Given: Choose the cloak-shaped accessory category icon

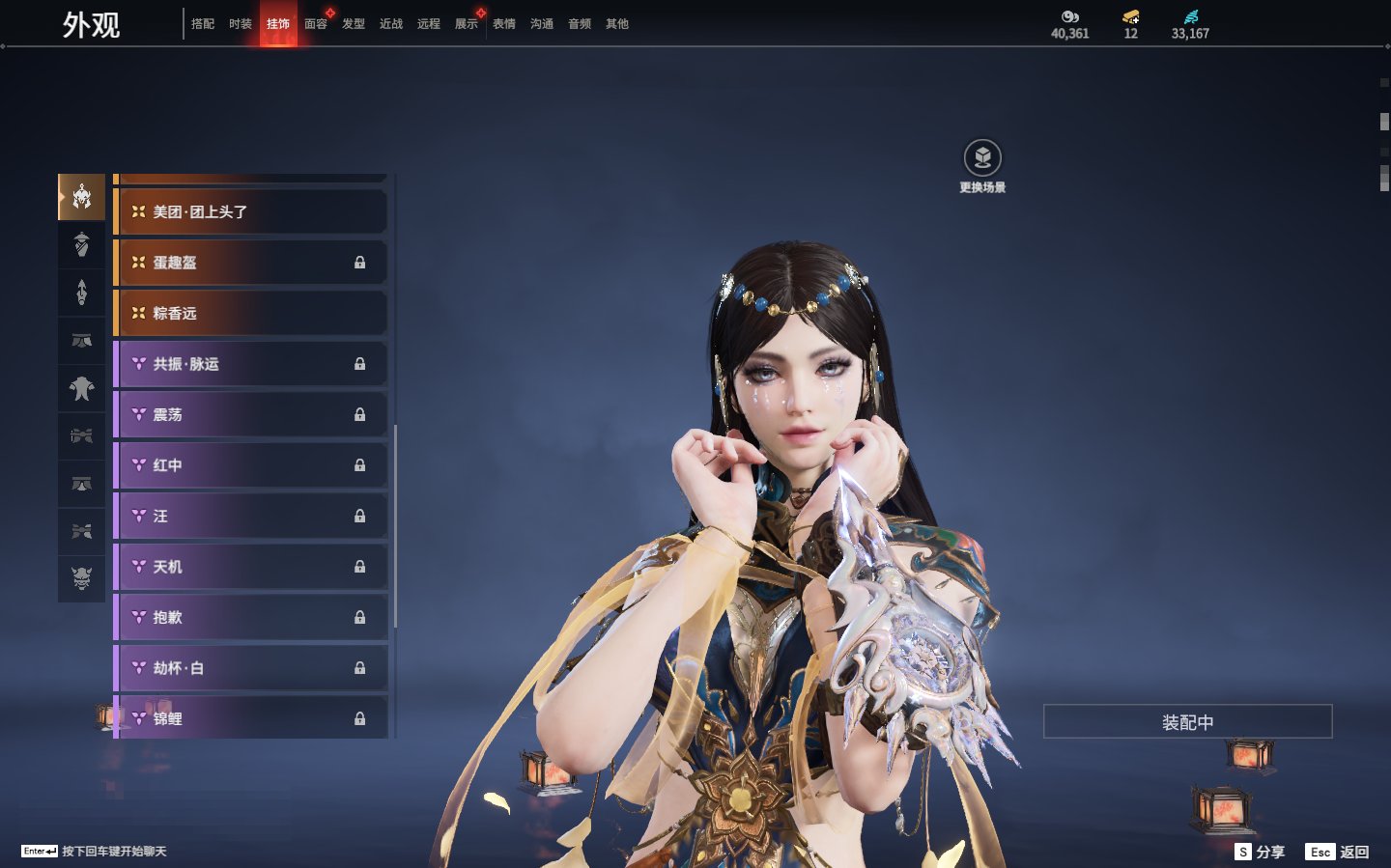Looking at the screenshot, I should pos(82,388).
